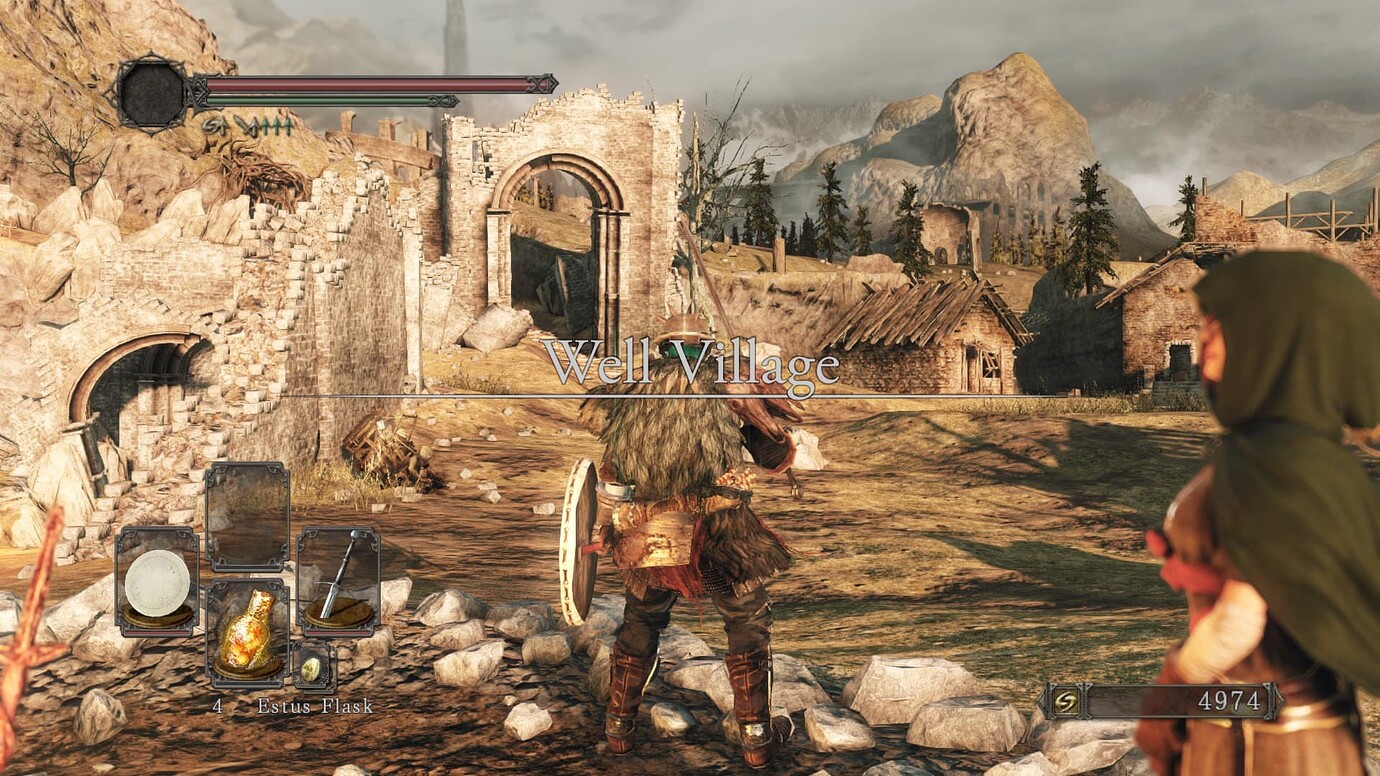Viewport: 1380px width, 776px height.
Task: Click the small yellow stone quick slot
Action: 312,668
